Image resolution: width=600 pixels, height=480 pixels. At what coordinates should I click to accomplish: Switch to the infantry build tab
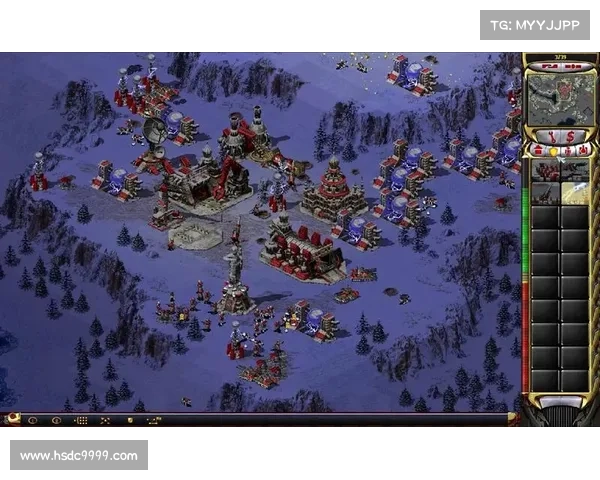[567, 150]
